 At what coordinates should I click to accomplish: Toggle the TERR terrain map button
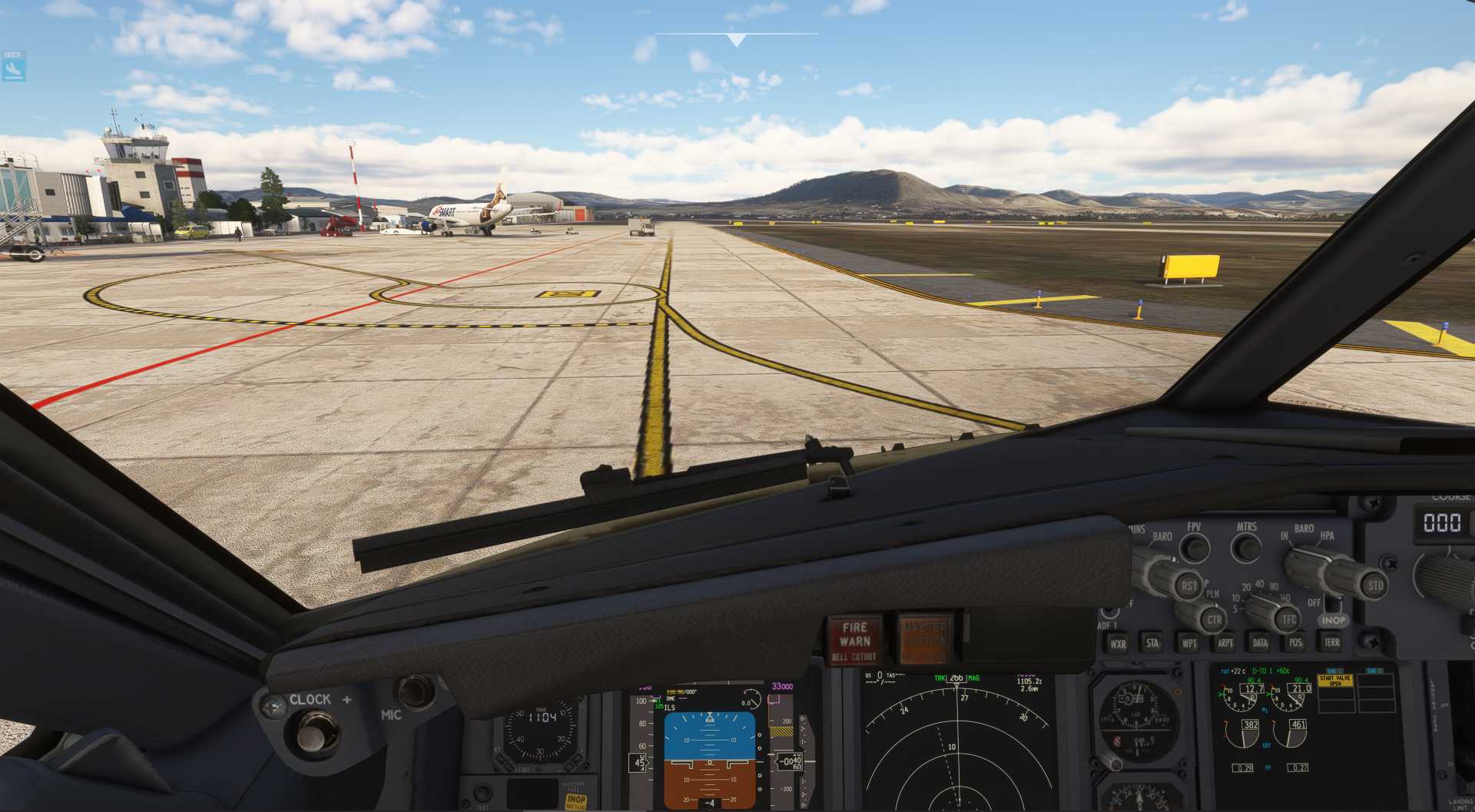pos(1331,641)
